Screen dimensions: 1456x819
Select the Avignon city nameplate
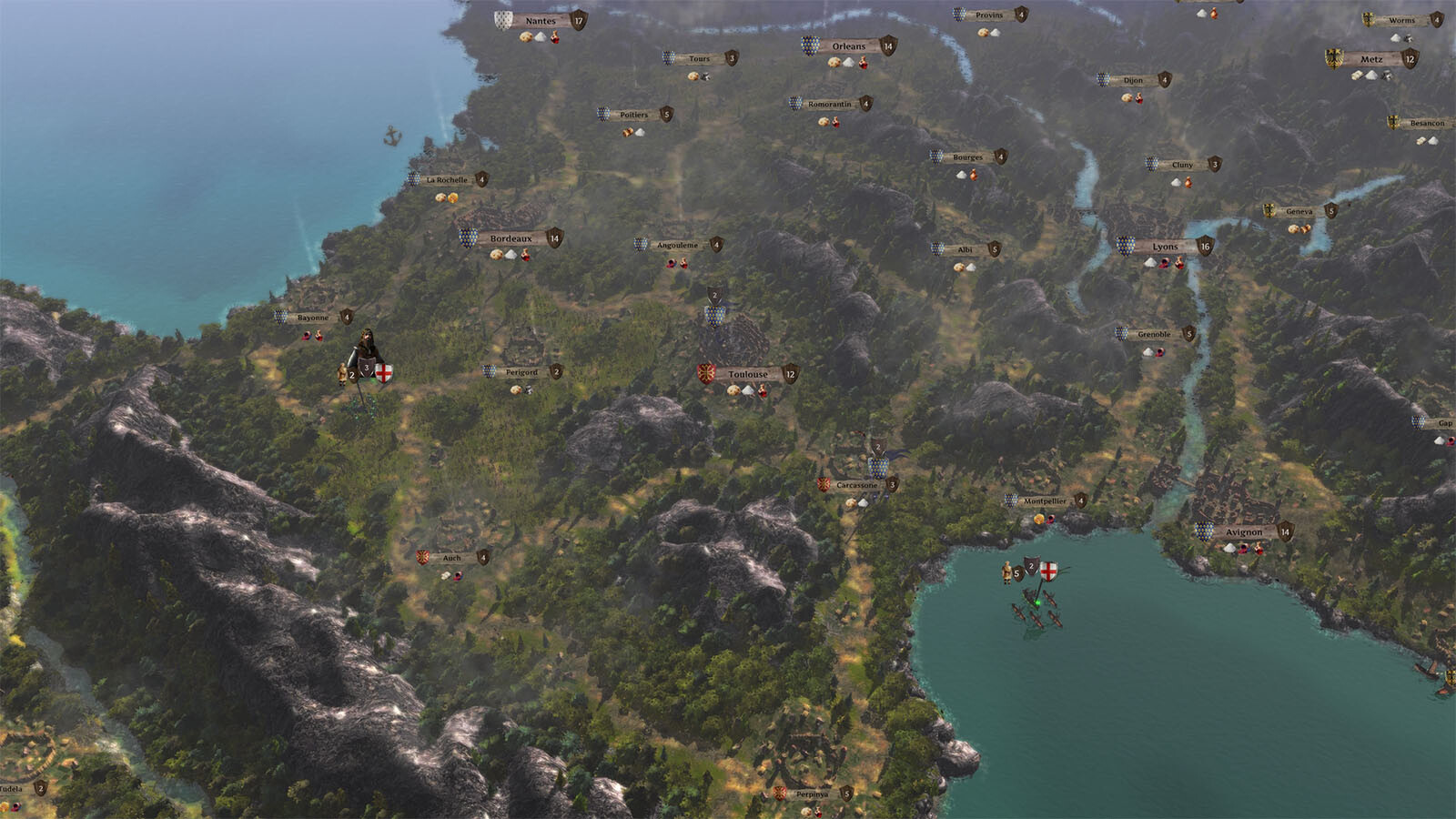(x=1243, y=532)
